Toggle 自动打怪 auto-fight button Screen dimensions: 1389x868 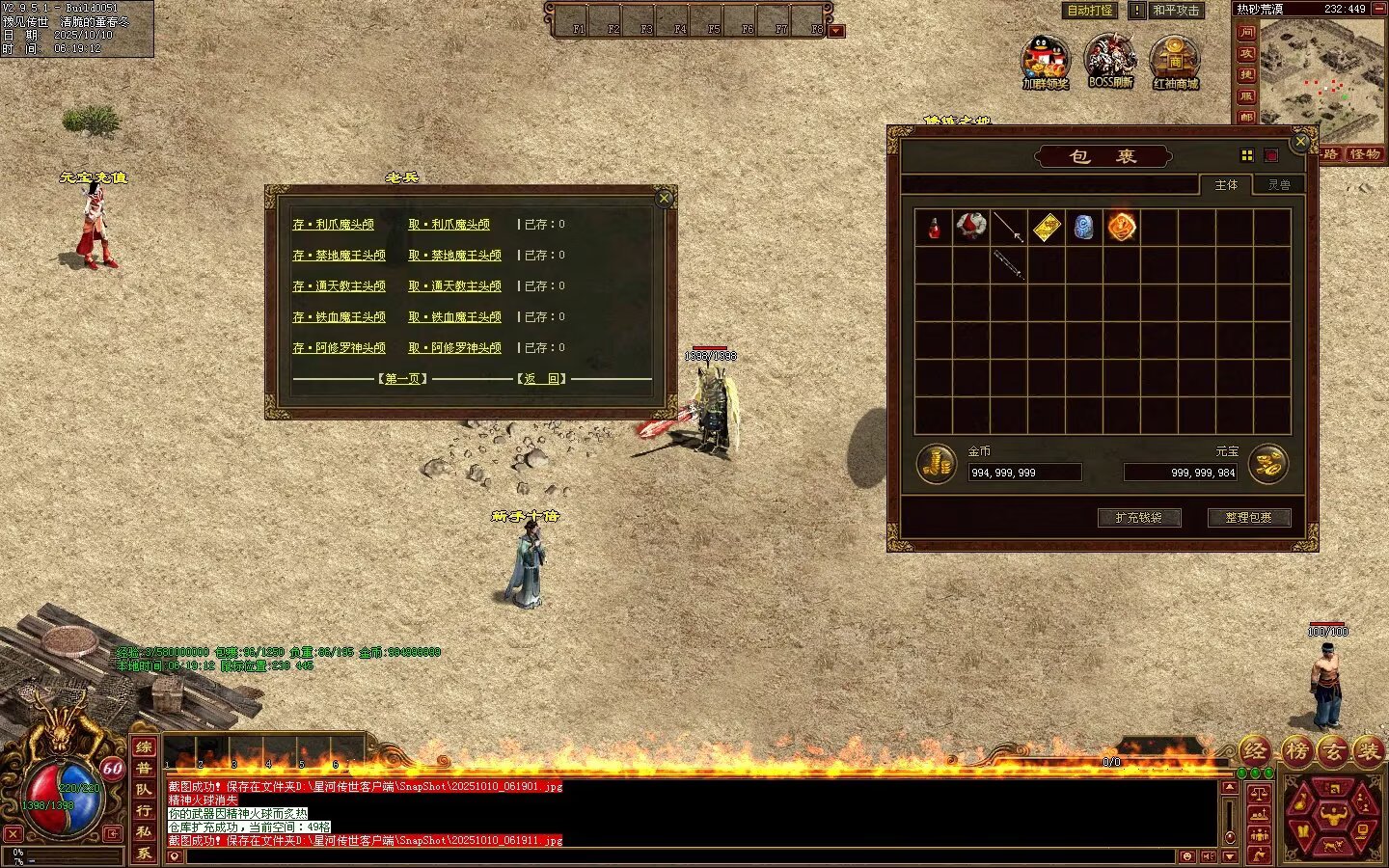(x=1090, y=11)
